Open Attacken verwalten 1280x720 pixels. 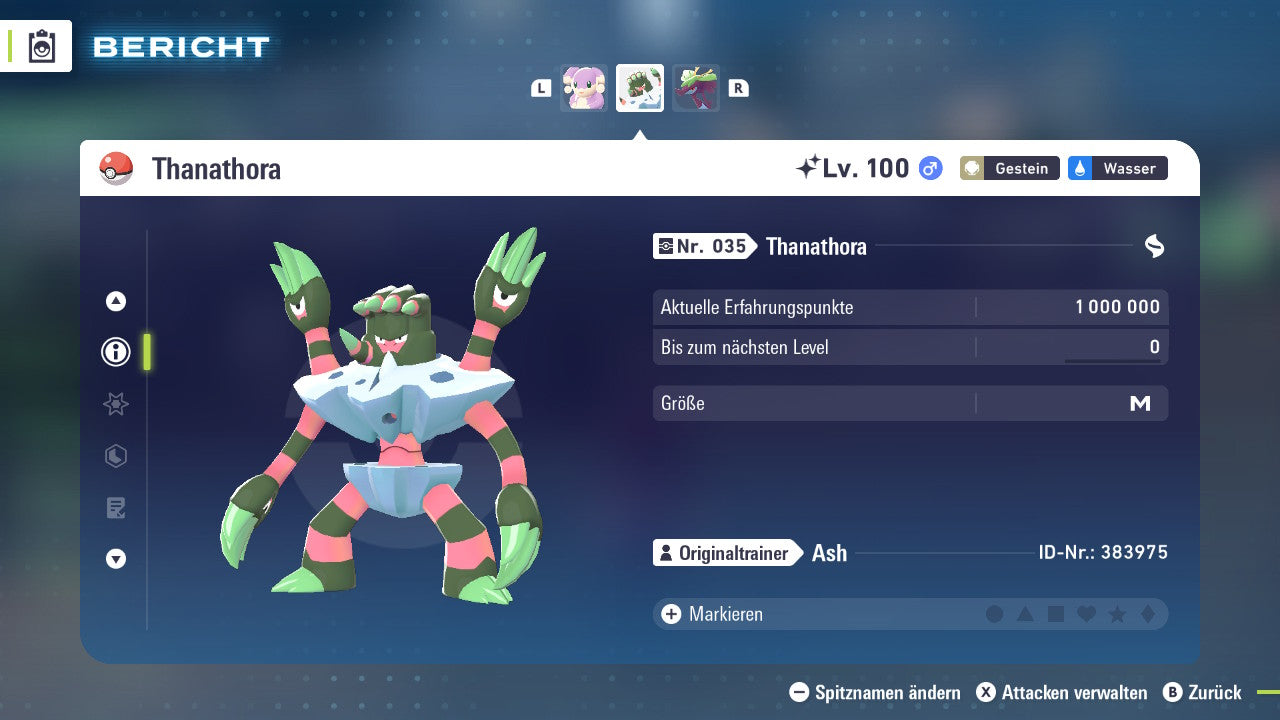coord(1062,692)
